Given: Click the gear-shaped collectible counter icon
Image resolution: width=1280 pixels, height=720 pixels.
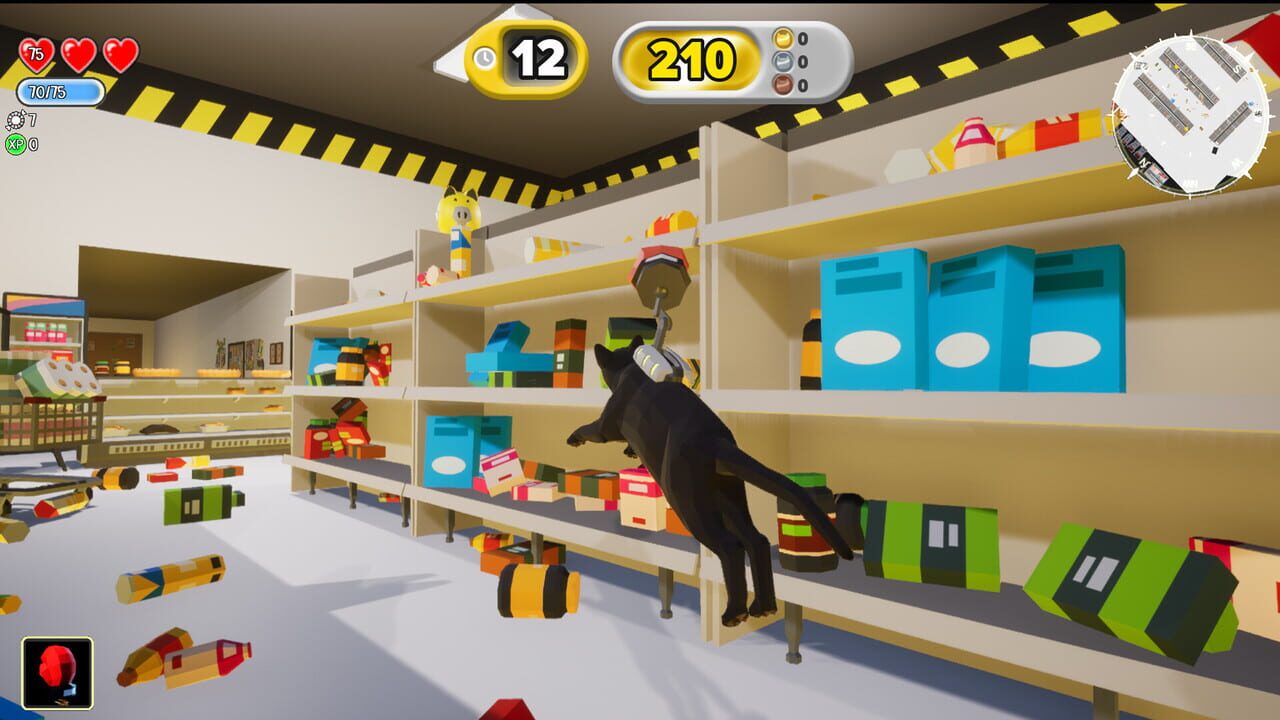Looking at the screenshot, I should coord(16,120).
